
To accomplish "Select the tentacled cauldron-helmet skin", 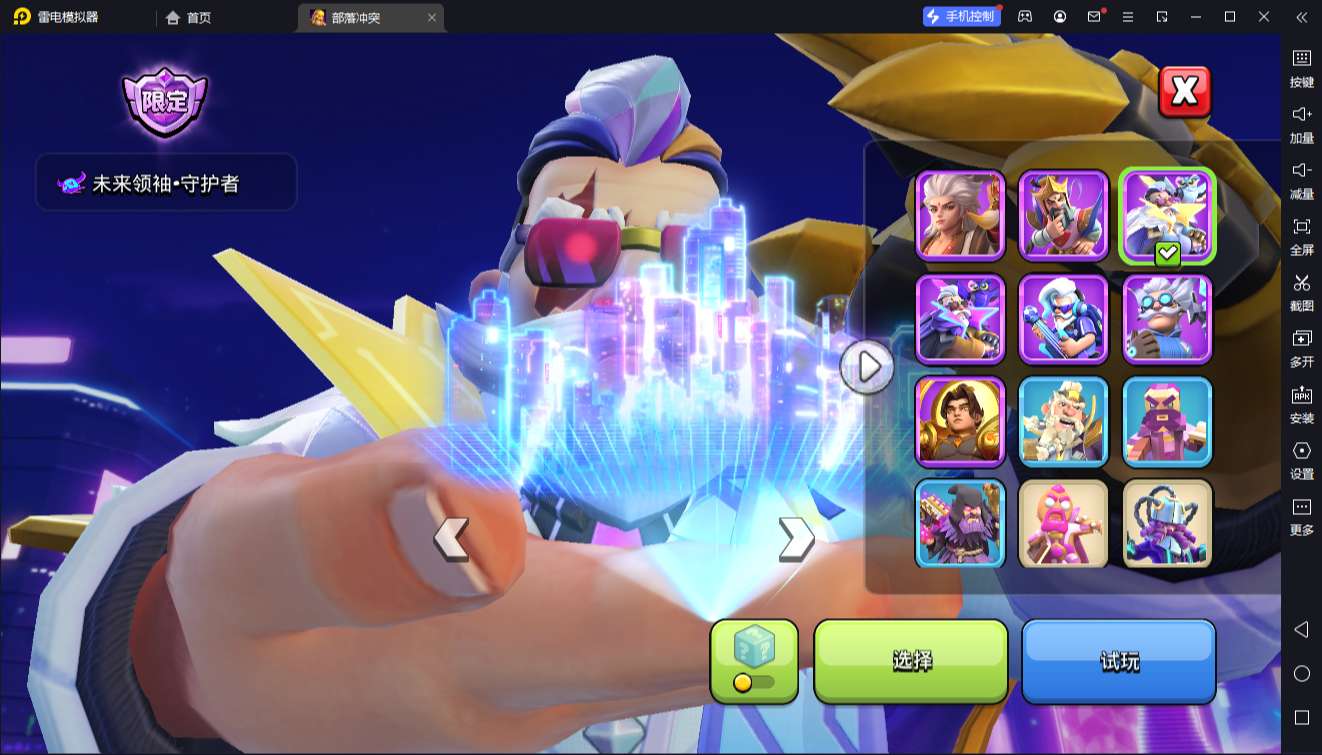I will [x=1167, y=523].
